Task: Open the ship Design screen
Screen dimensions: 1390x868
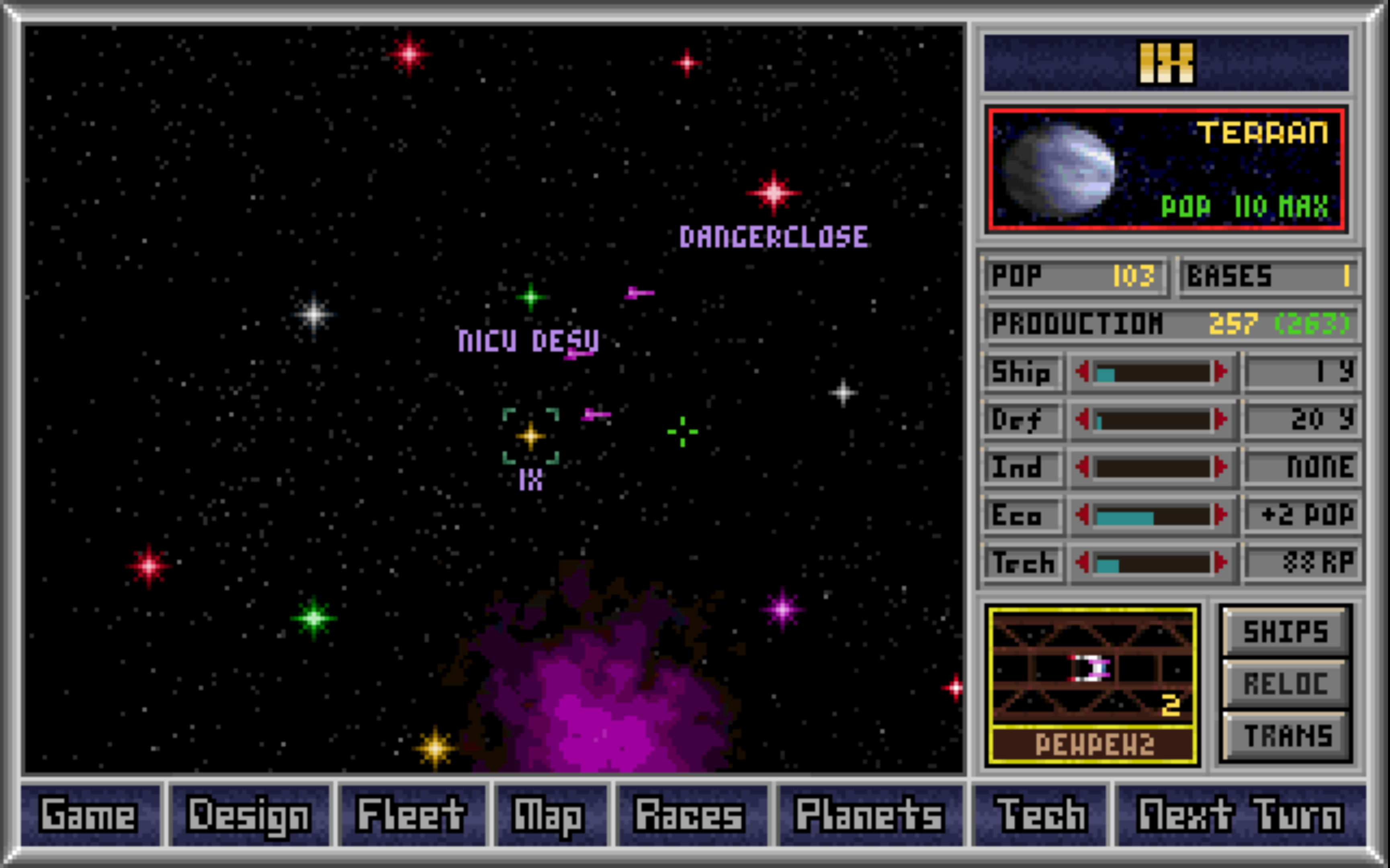Action: point(250,815)
